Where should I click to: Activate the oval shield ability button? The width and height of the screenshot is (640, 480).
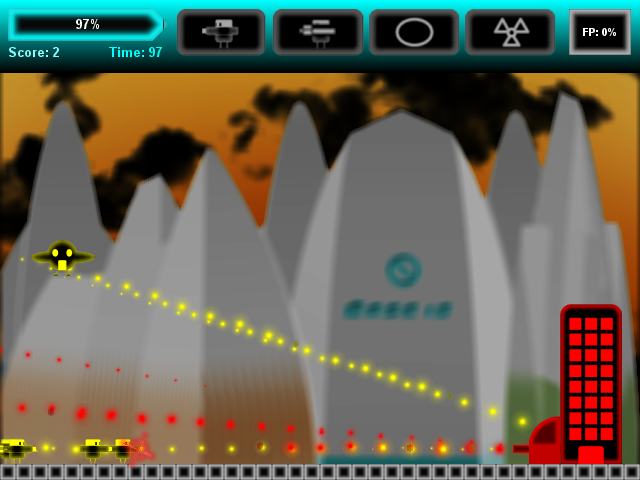(413, 32)
